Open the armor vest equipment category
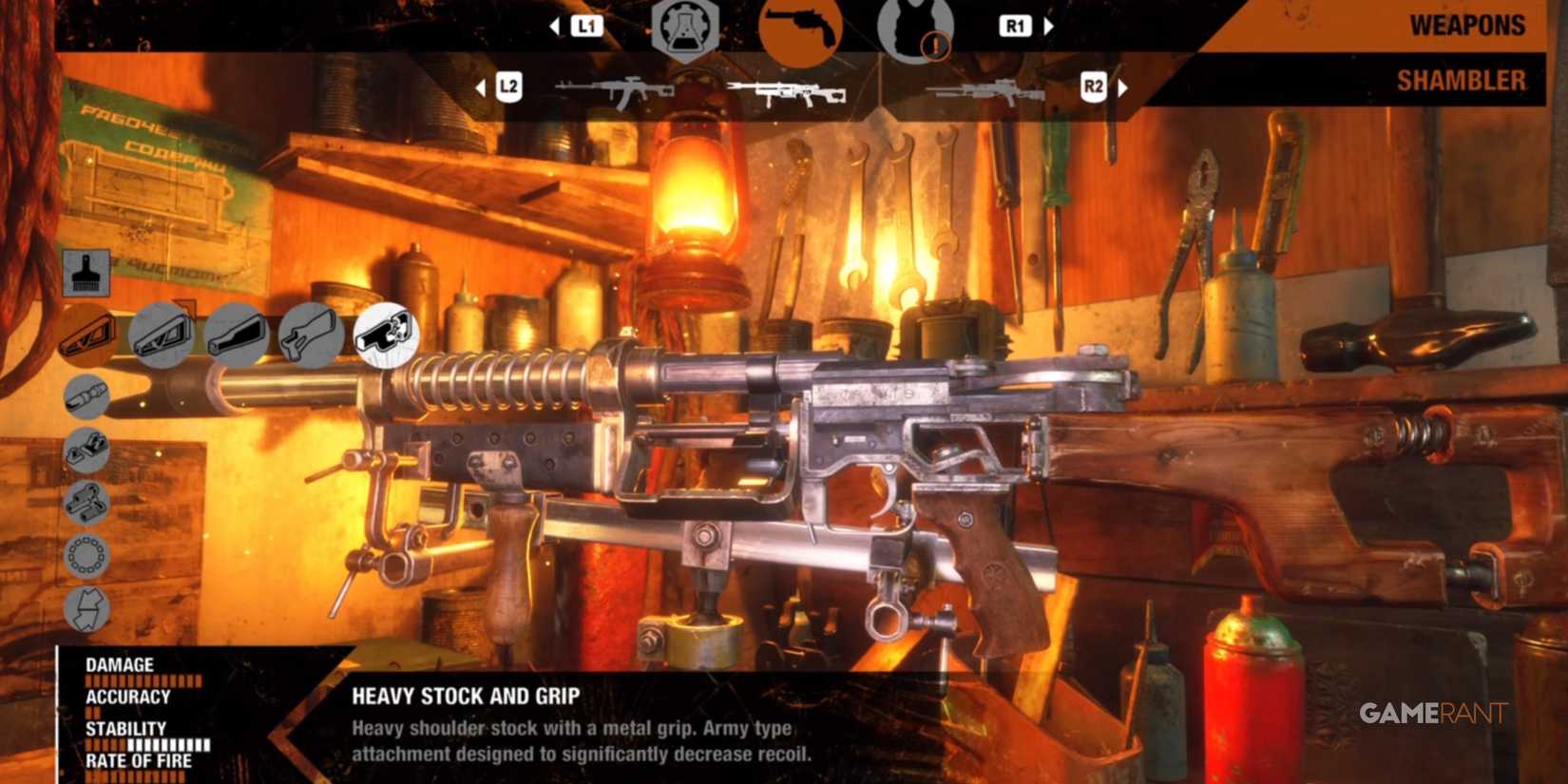This screenshot has height=784, width=1568. pos(914,29)
